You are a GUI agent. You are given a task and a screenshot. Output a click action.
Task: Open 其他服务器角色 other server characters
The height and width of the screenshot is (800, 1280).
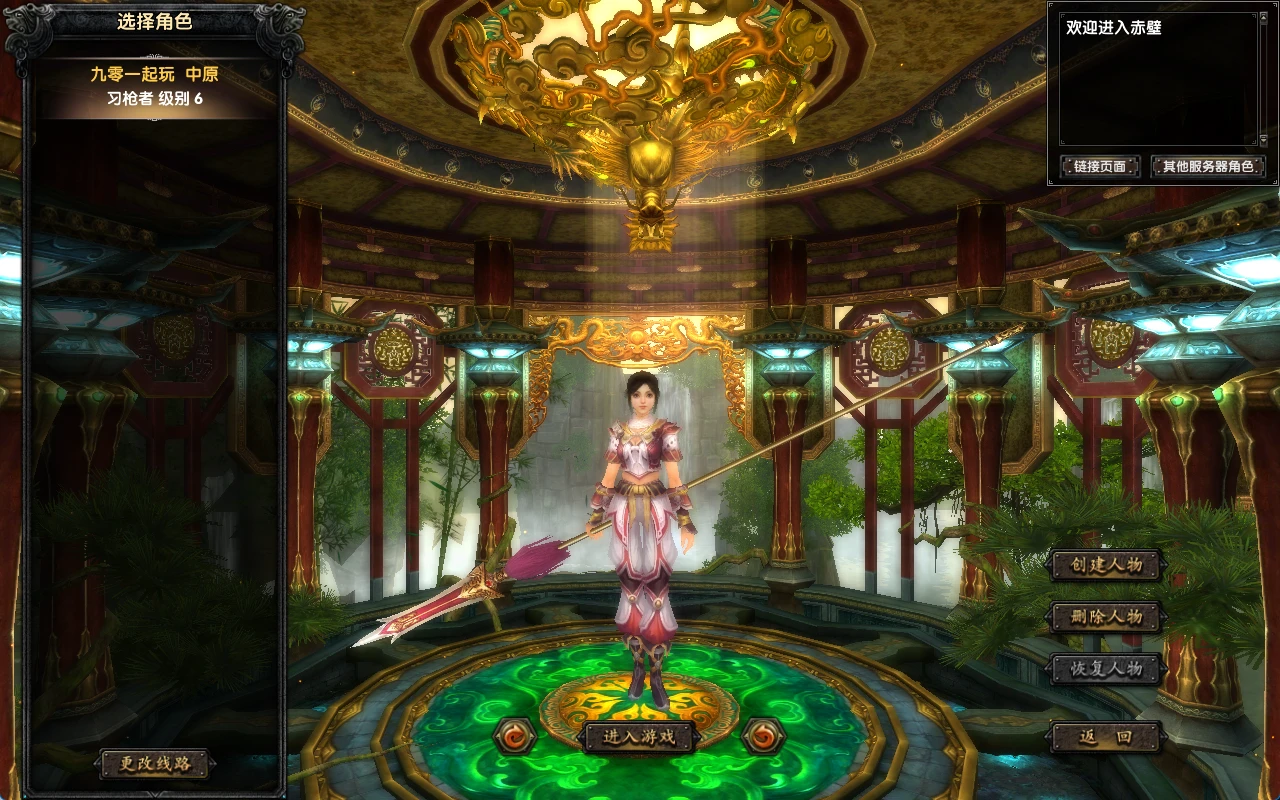coord(1208,166)
